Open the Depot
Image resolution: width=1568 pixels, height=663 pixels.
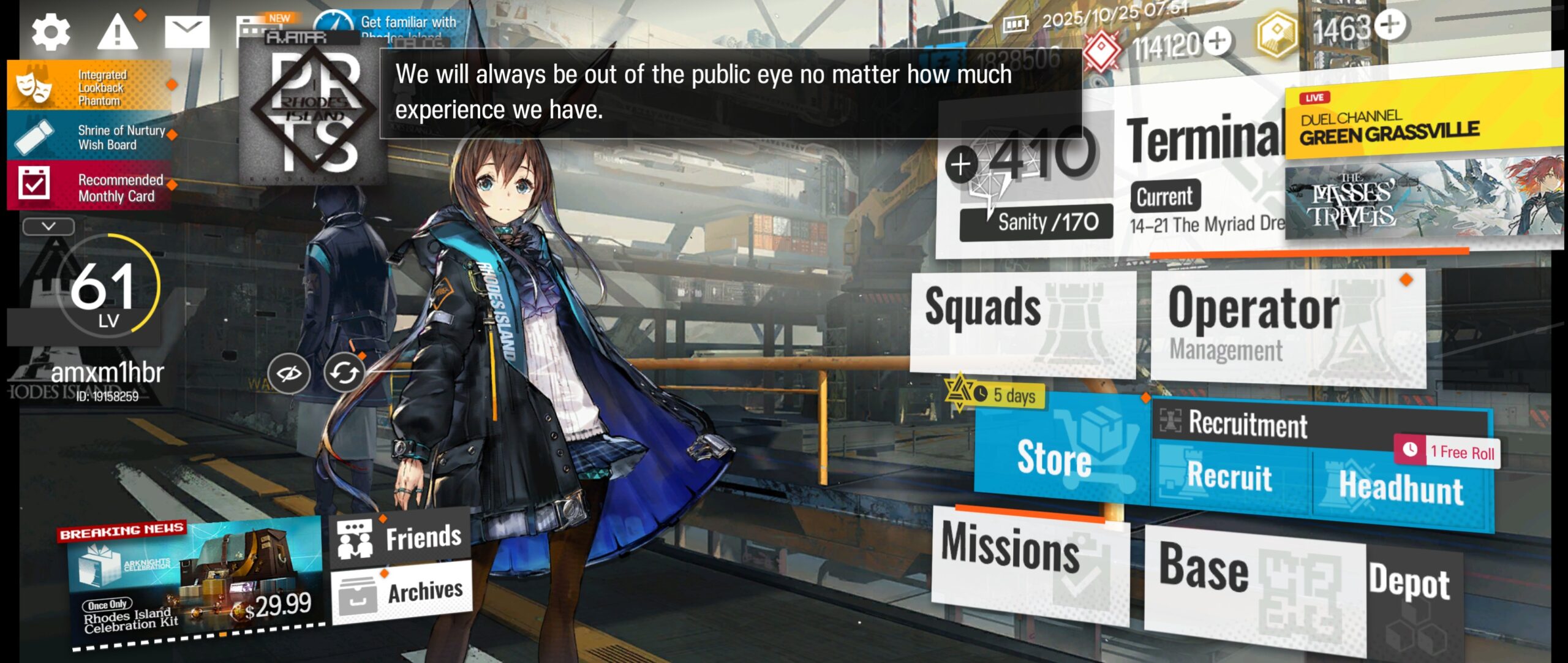point(1410,585)
